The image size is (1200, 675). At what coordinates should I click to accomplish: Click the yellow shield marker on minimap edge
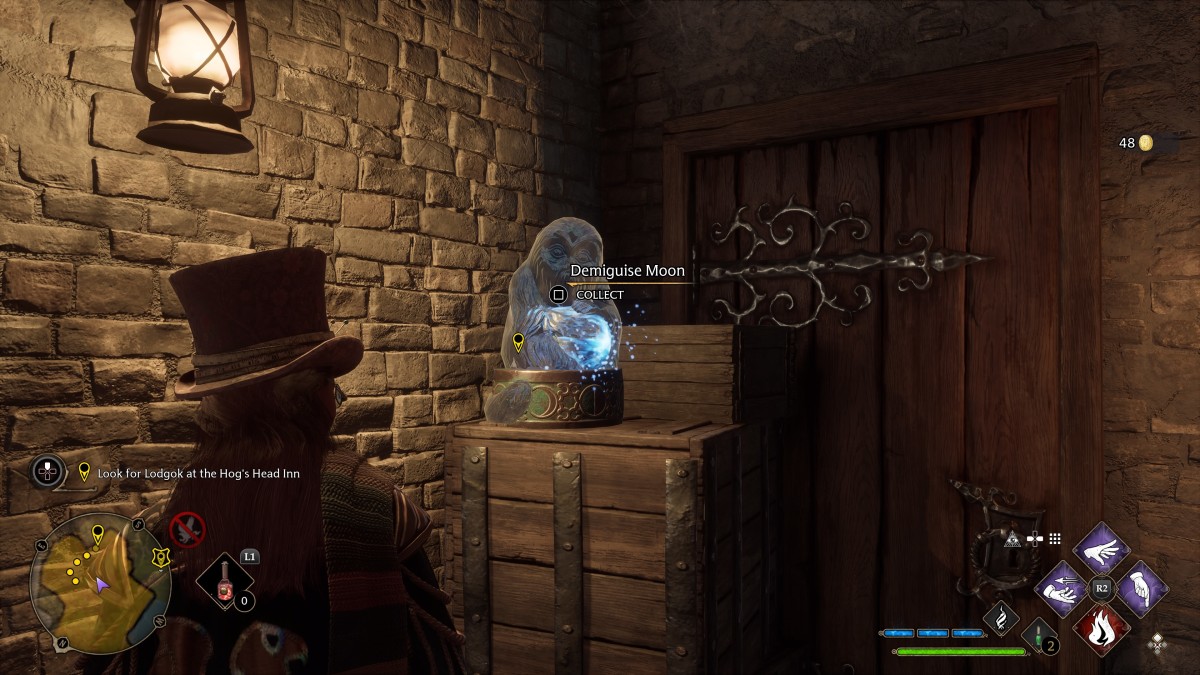click(x=158, y=557)
